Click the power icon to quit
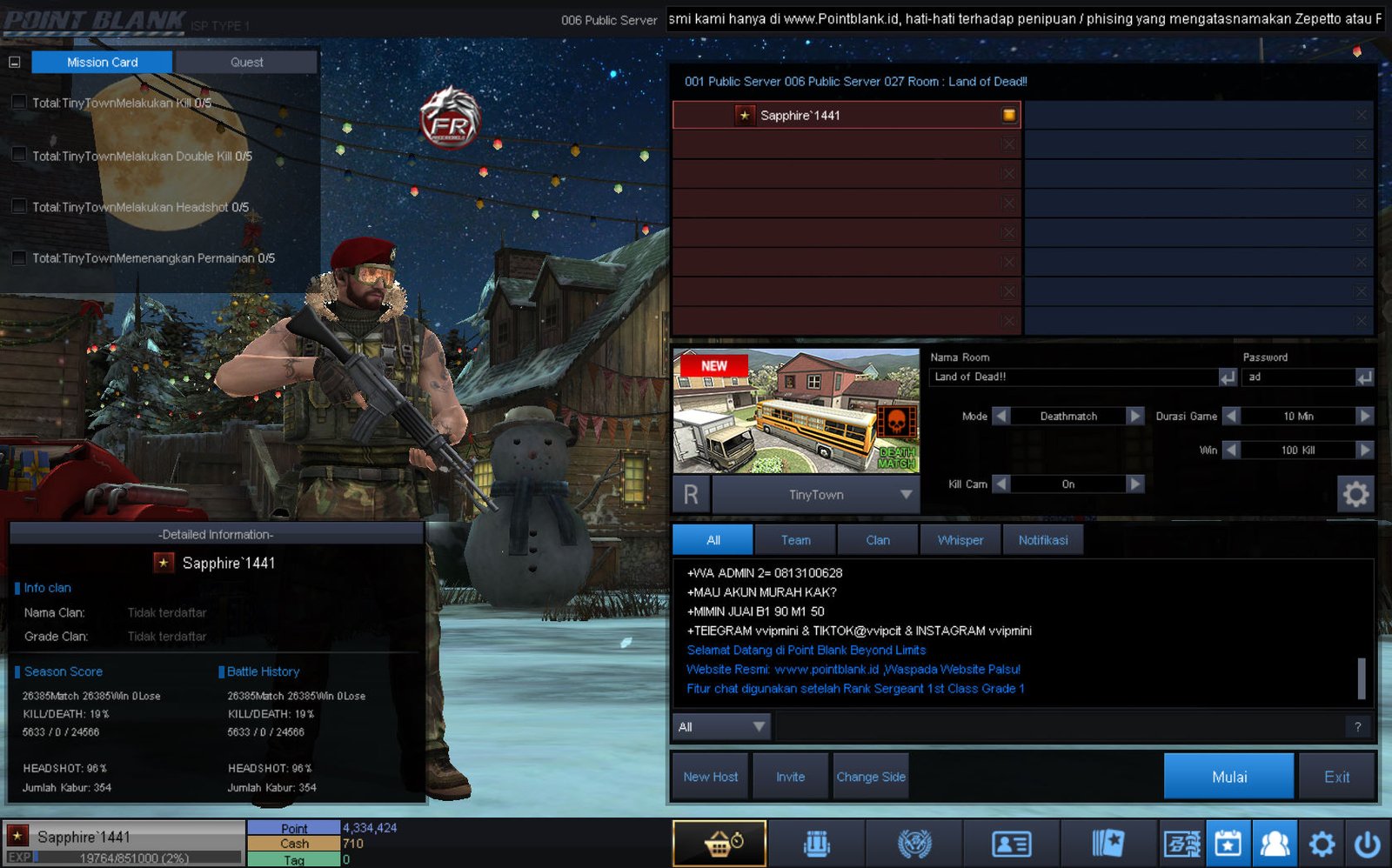The image size is (1392, 868). tap(1367, 843)
